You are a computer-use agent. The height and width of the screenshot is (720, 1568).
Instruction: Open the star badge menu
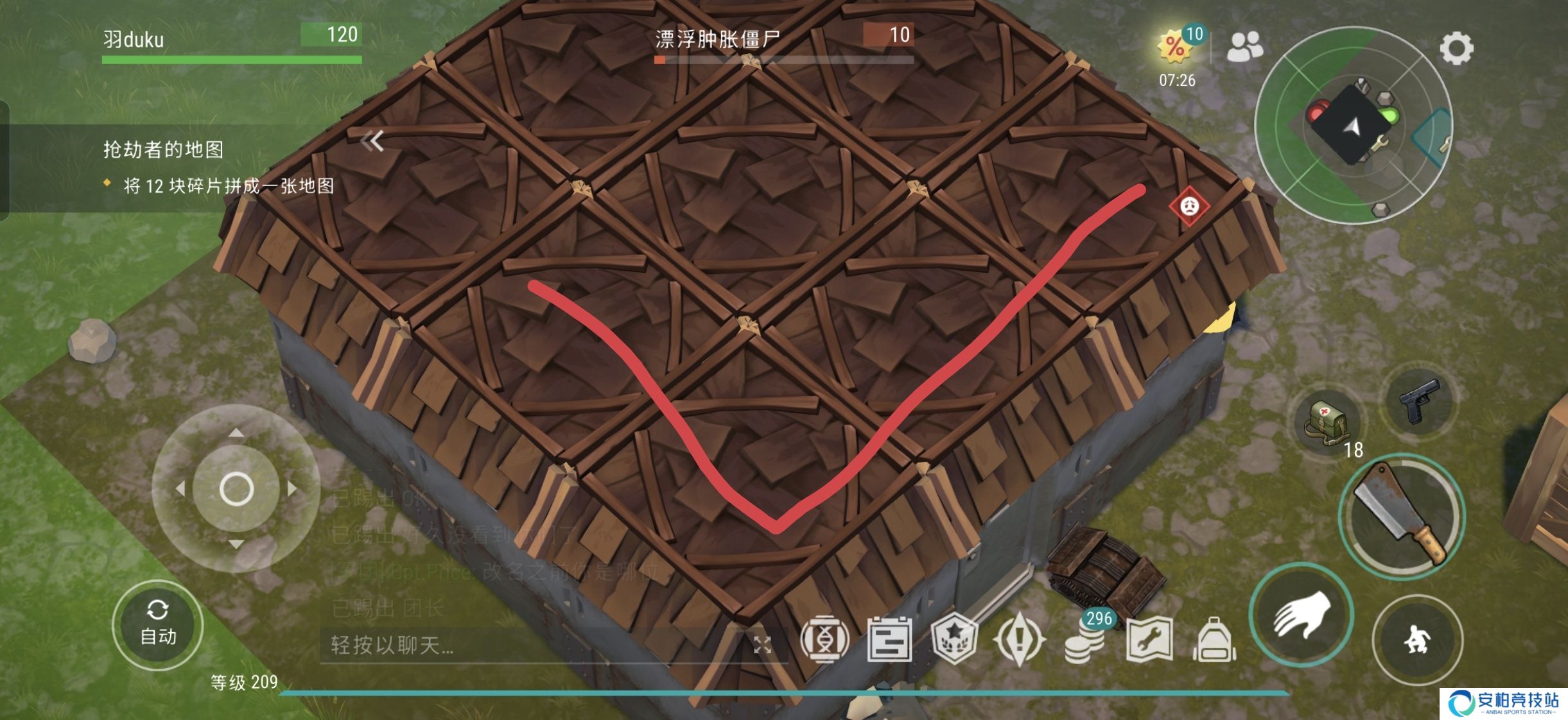coord(954,639)
